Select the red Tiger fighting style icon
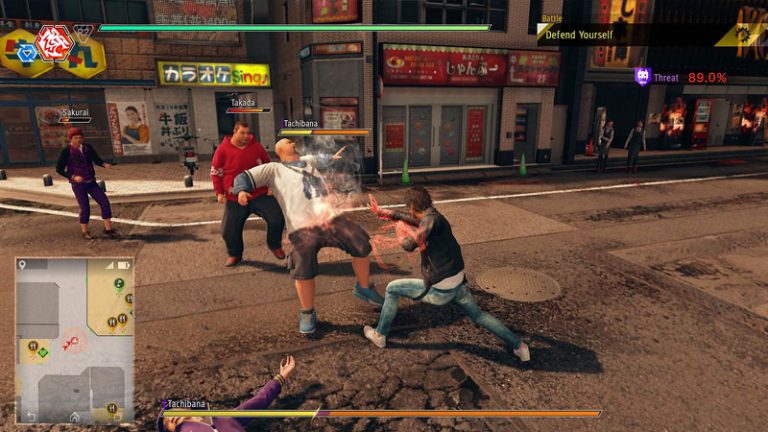Screen dimensions: 768x432 pyautogui.click(x=53, y=42)
